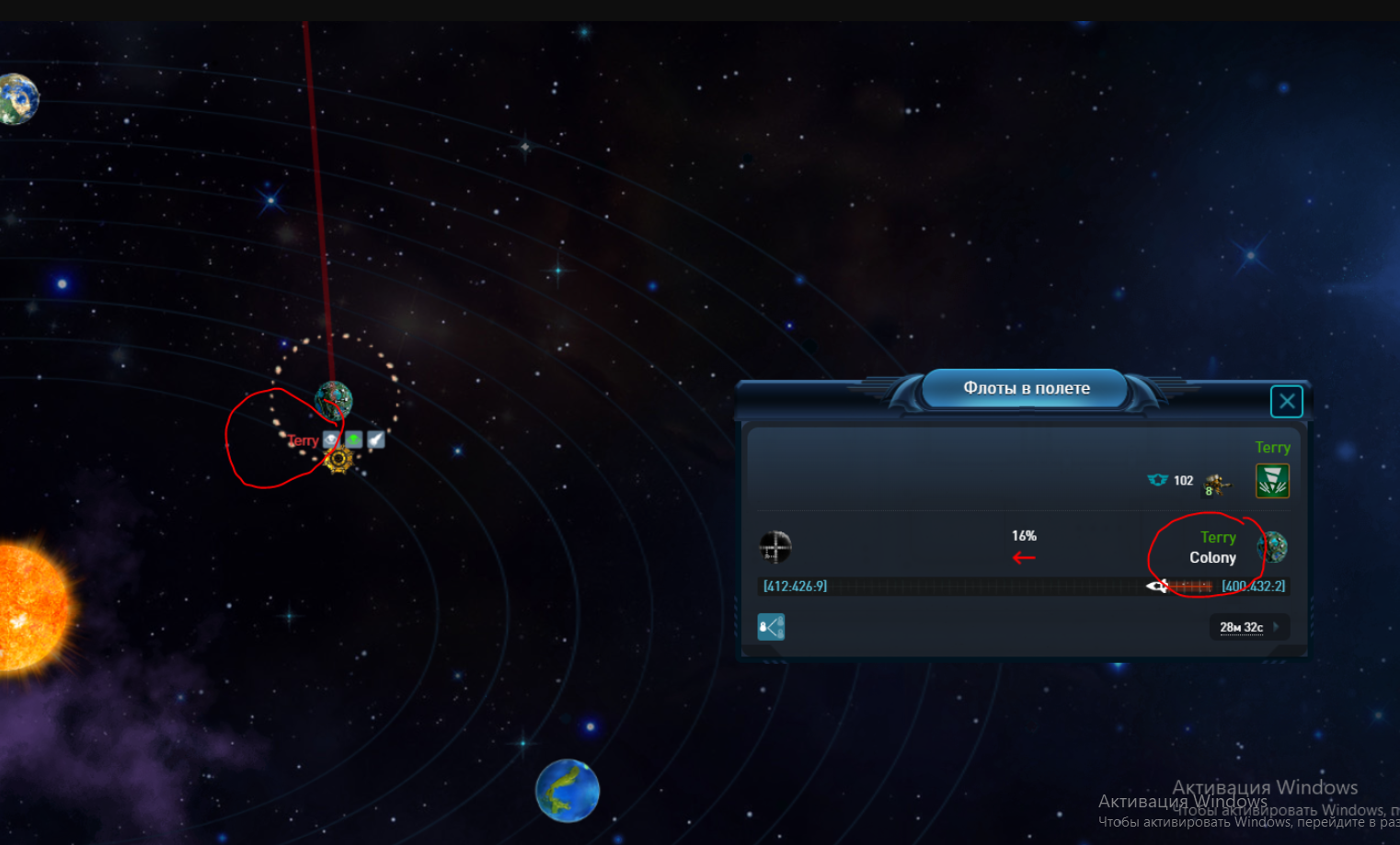Click the green eye icon near the planet

[353, 440]
